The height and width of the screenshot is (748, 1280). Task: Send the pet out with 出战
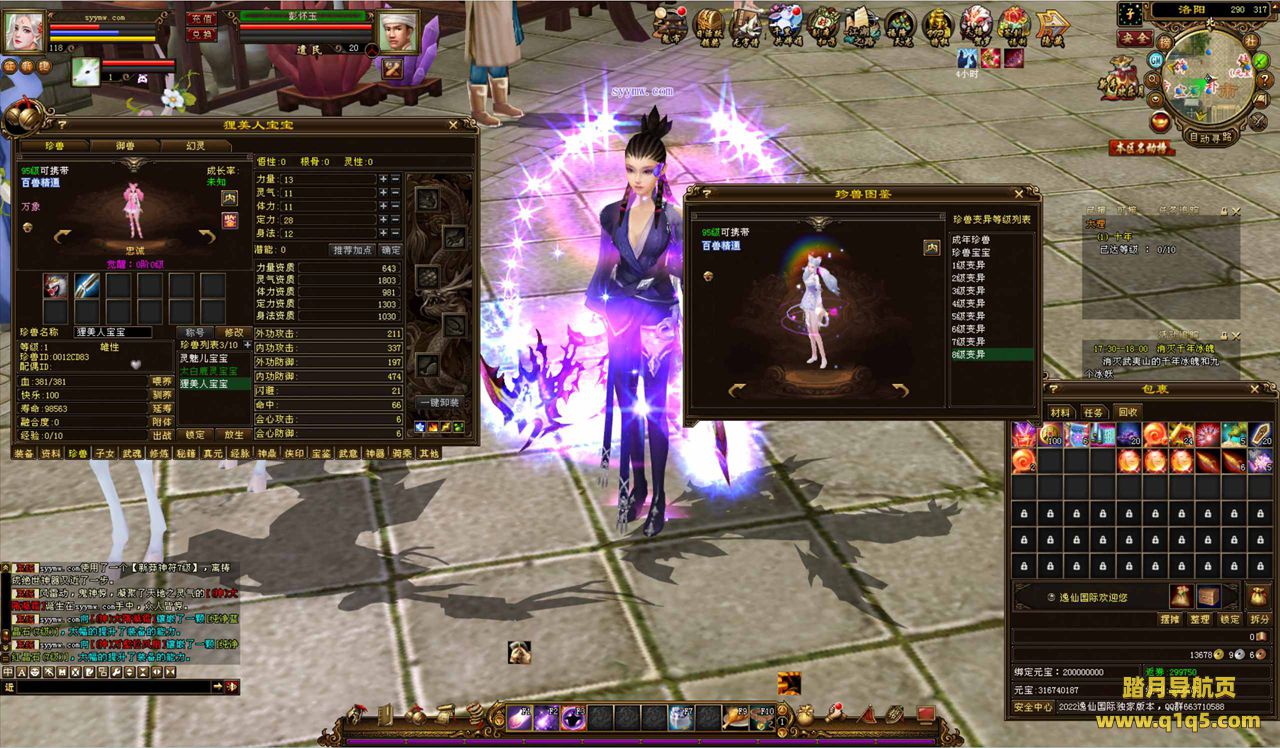point(162,435)
